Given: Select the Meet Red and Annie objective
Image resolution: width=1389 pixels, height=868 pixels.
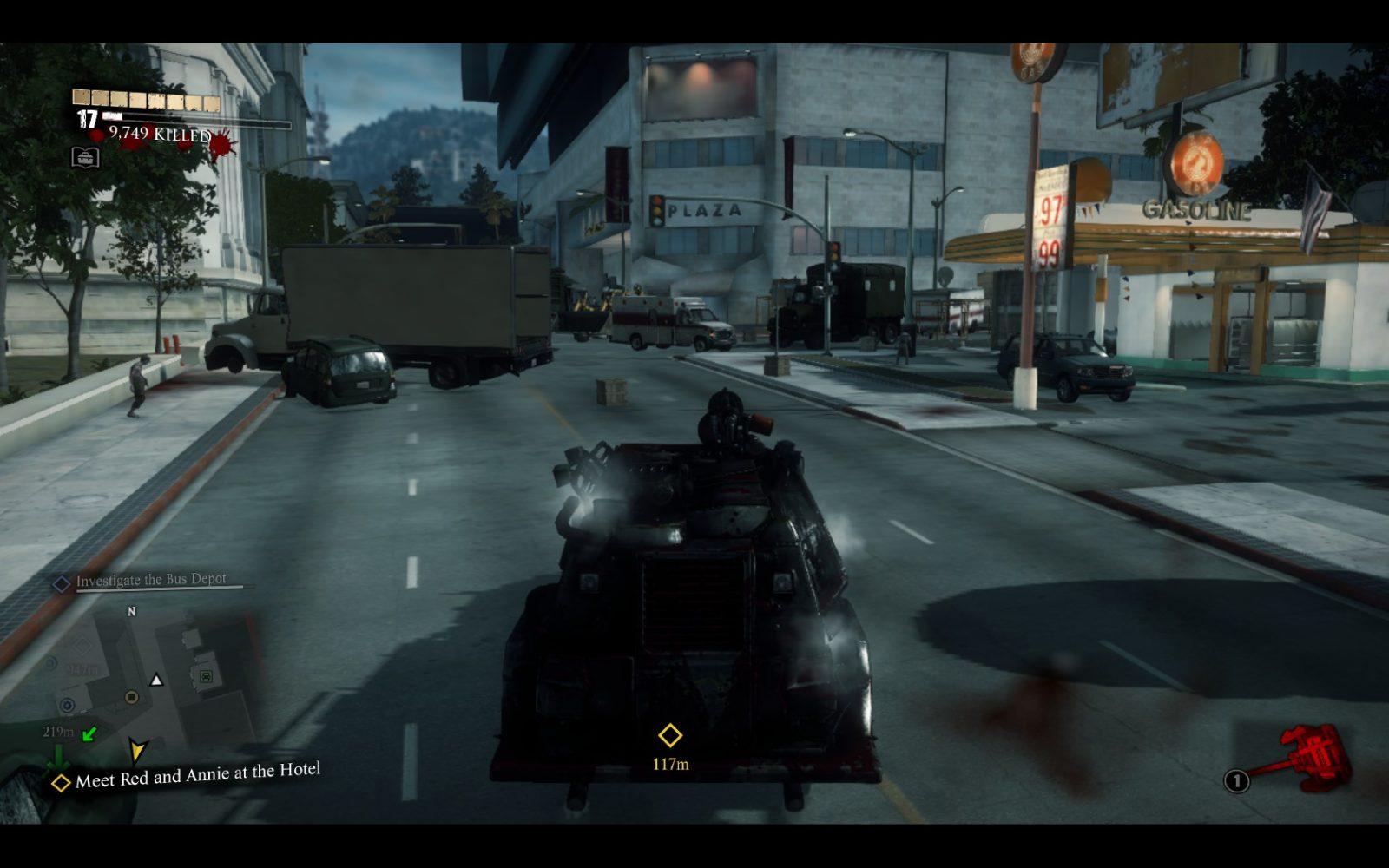Looking at the screenshot, I should click(x=197, y=774).
